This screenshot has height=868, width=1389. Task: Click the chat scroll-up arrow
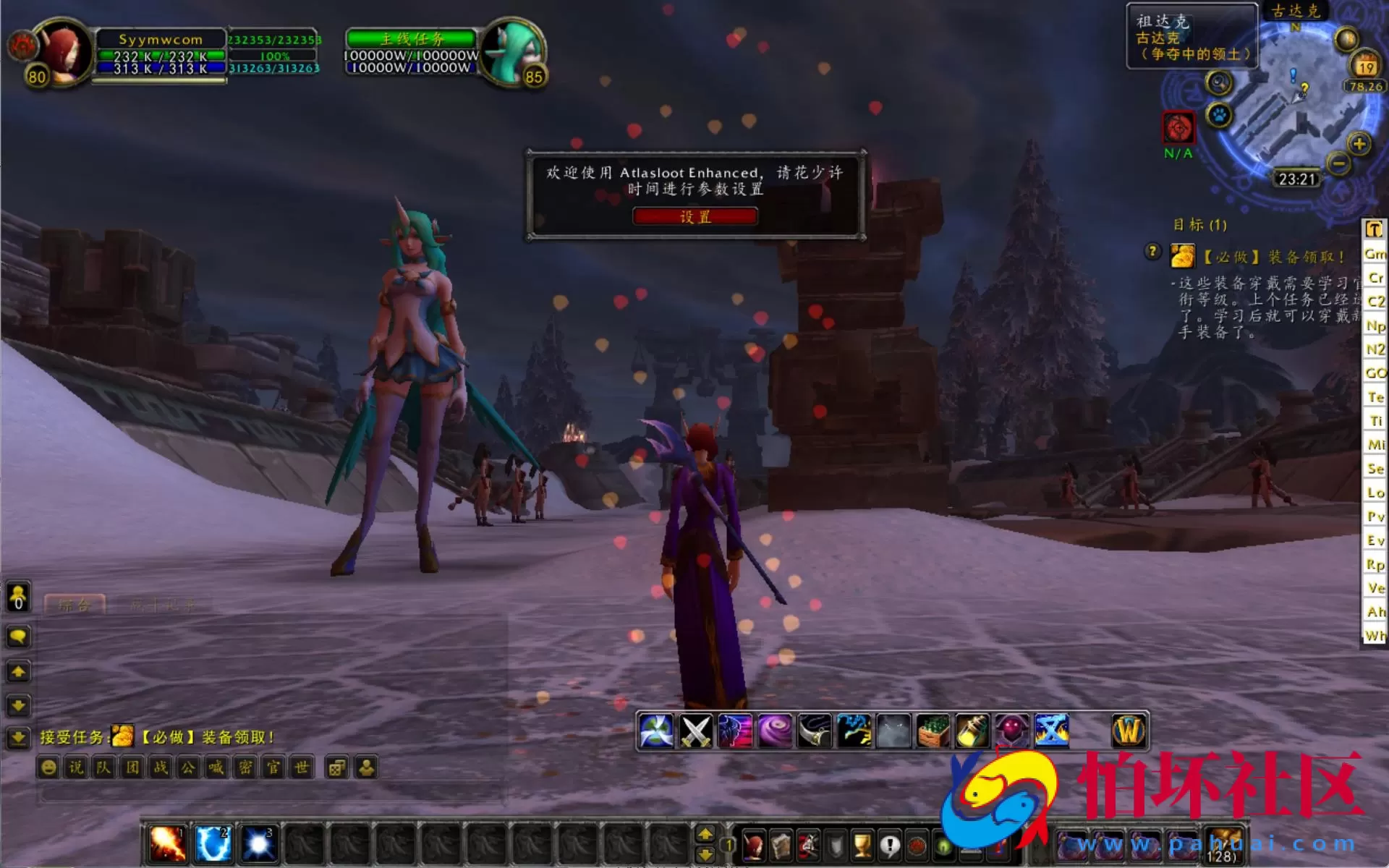(19, 671)
